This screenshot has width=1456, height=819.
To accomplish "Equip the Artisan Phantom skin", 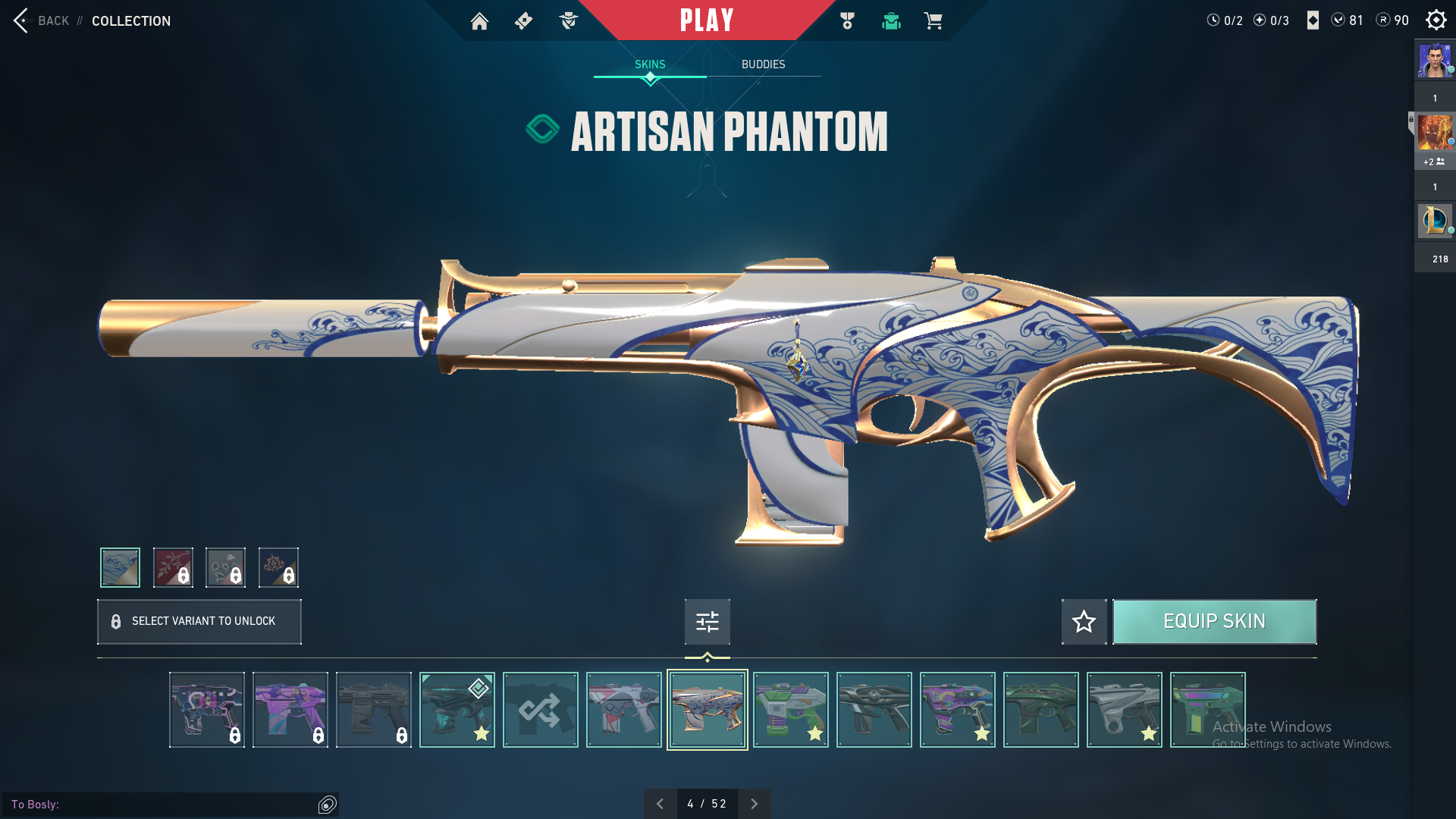I will [x=1214, y=622].
